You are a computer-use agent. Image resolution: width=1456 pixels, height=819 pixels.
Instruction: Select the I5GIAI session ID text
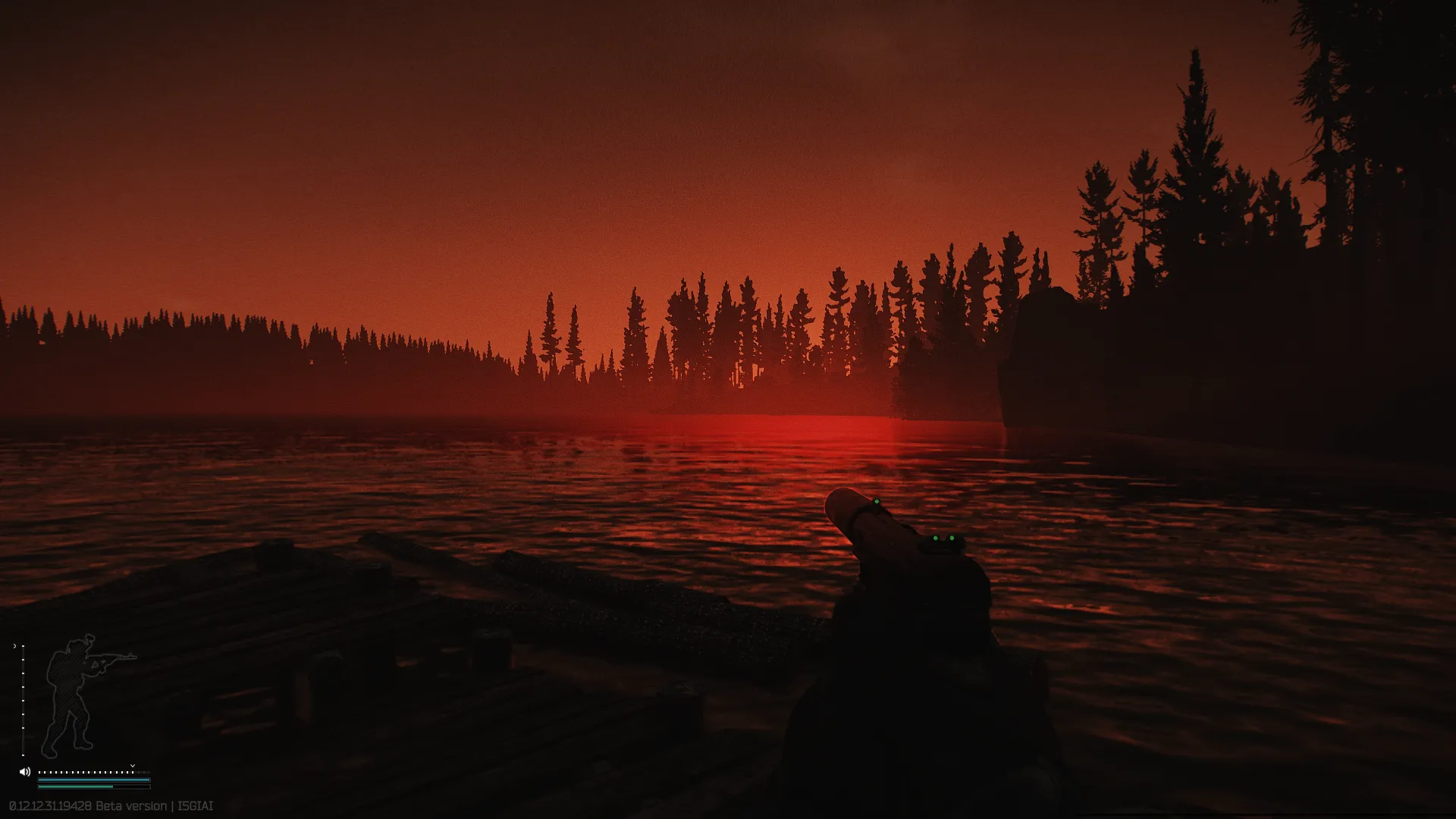195,805
